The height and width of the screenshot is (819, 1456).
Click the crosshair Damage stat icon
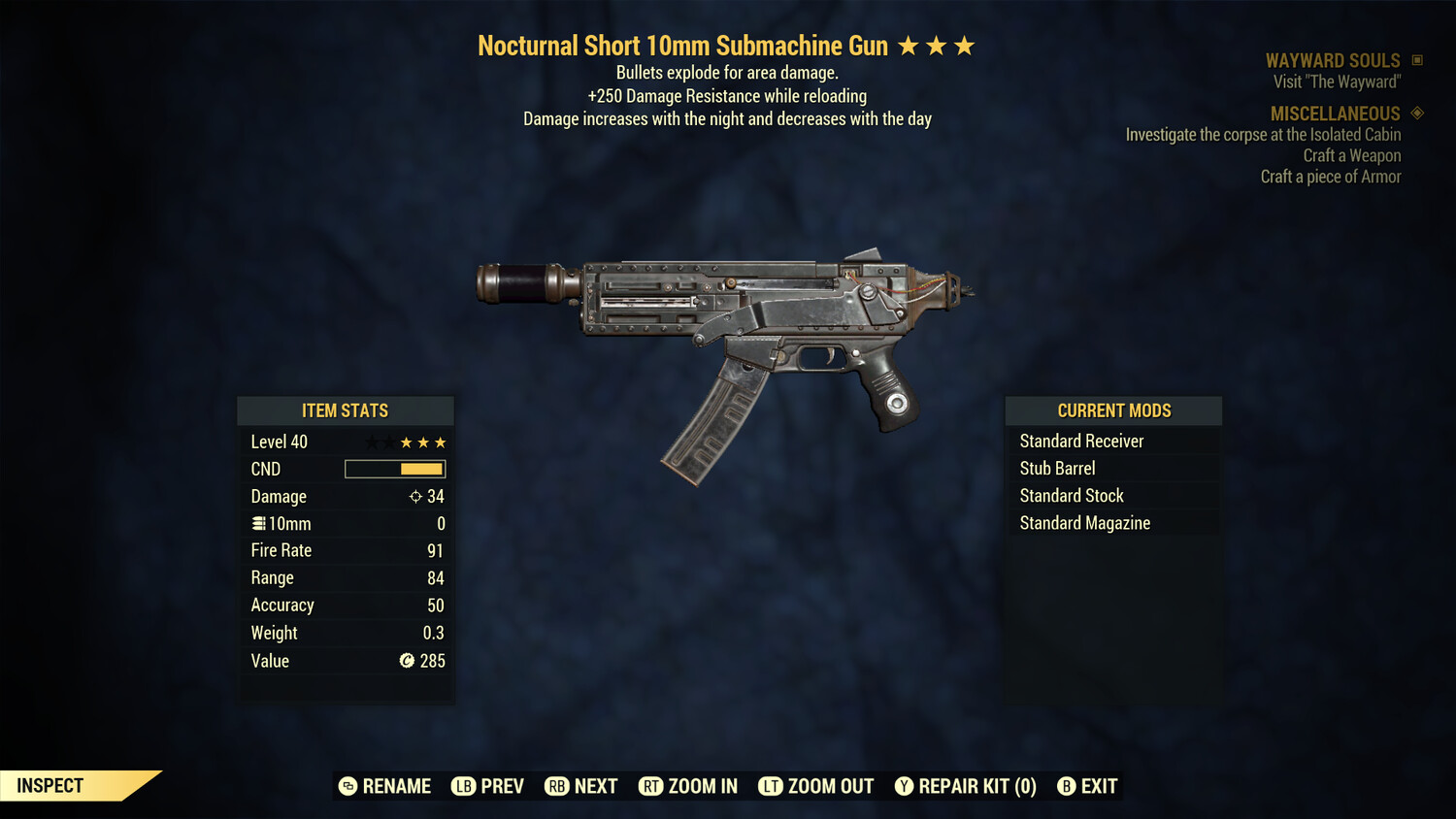coord(414,496)
